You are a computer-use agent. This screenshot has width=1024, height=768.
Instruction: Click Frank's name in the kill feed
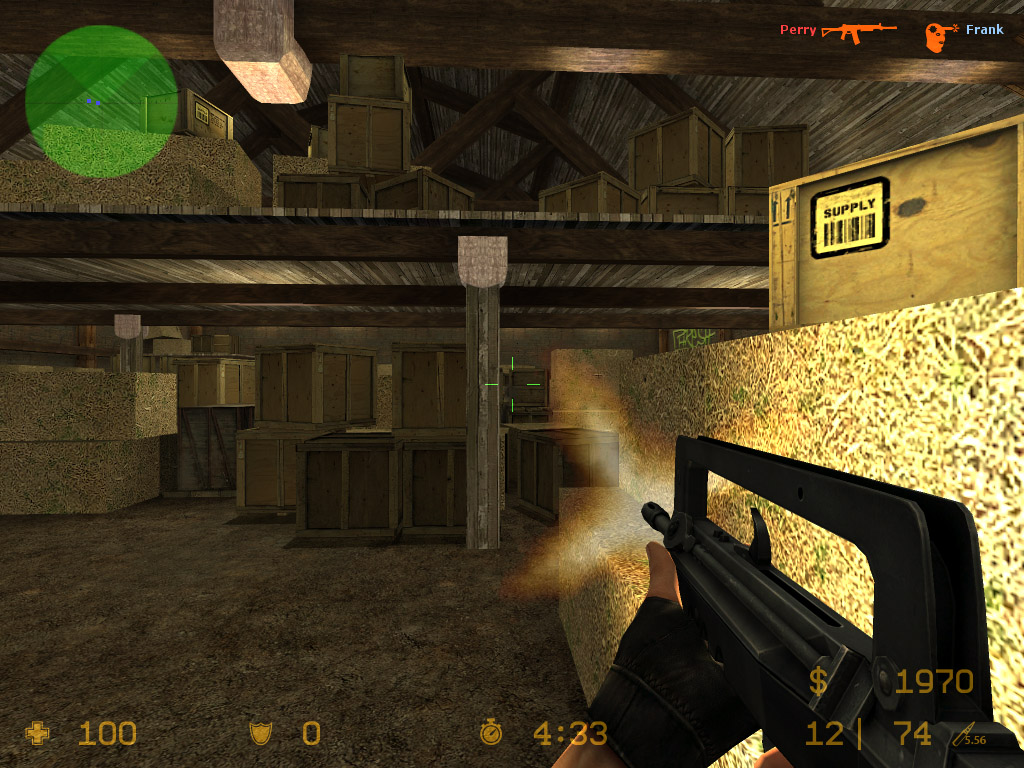click(984, 30)
